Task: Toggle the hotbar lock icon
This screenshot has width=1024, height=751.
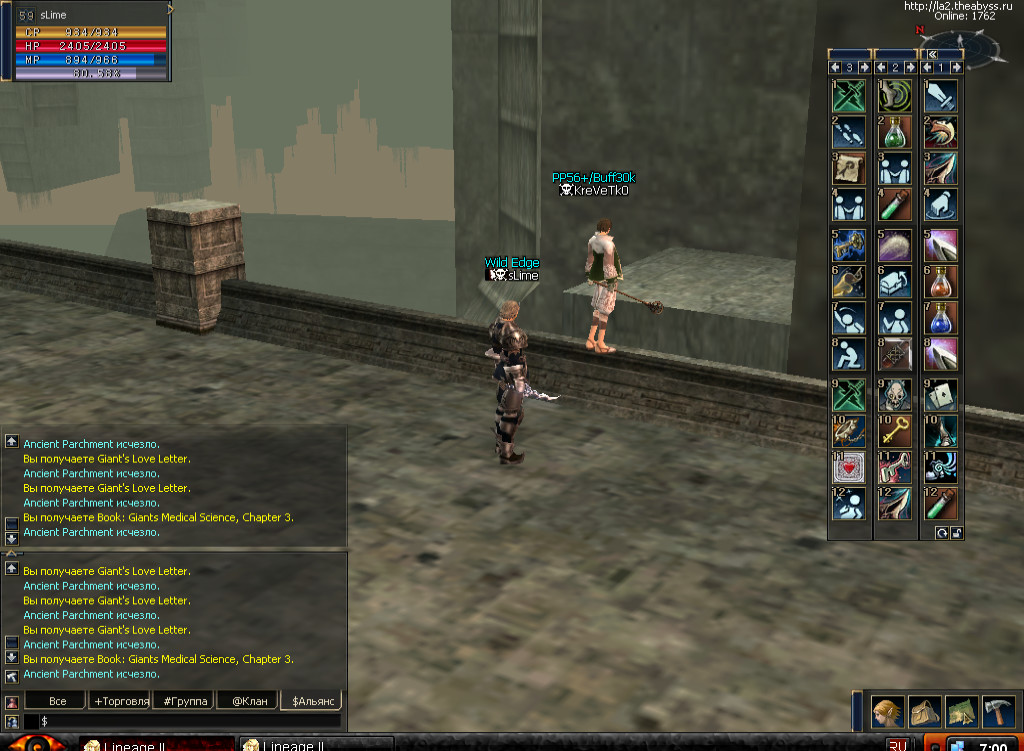Action: point(956,533)
